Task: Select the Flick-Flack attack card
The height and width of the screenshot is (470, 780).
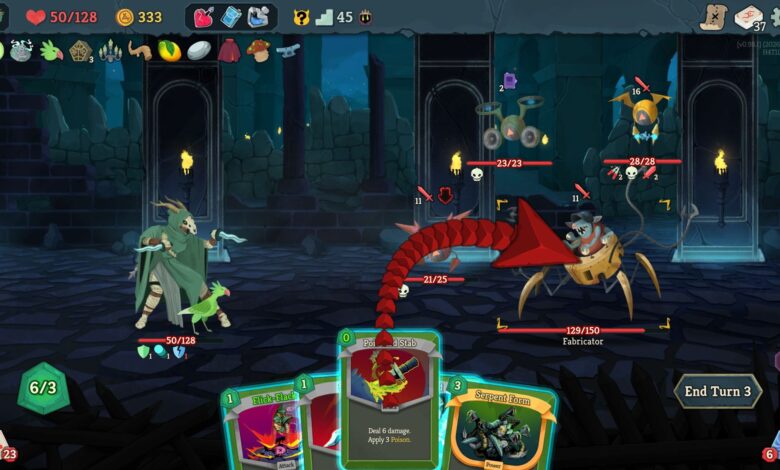Action: pos(264,428)
